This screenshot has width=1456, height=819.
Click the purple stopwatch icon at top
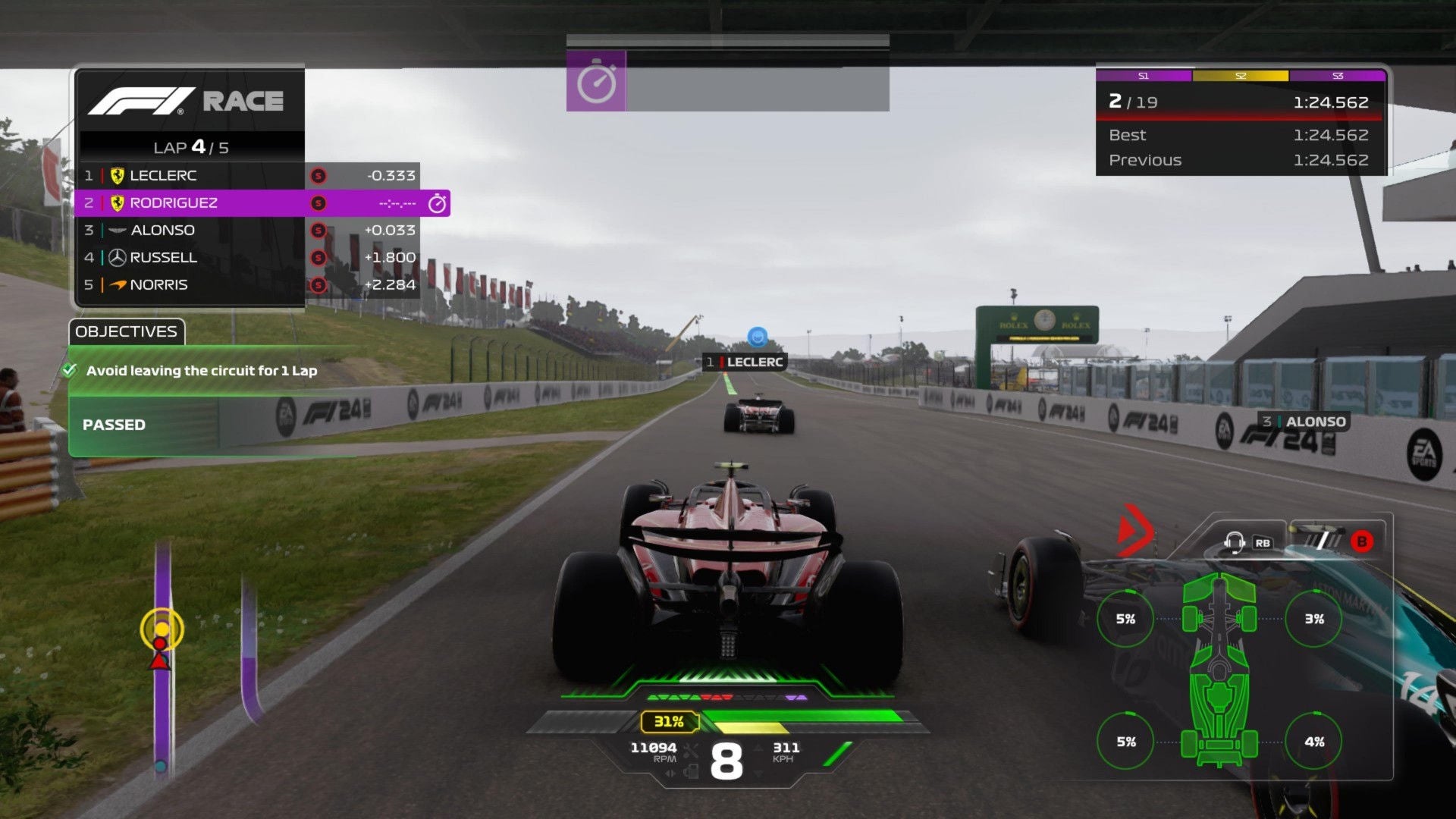596,82
